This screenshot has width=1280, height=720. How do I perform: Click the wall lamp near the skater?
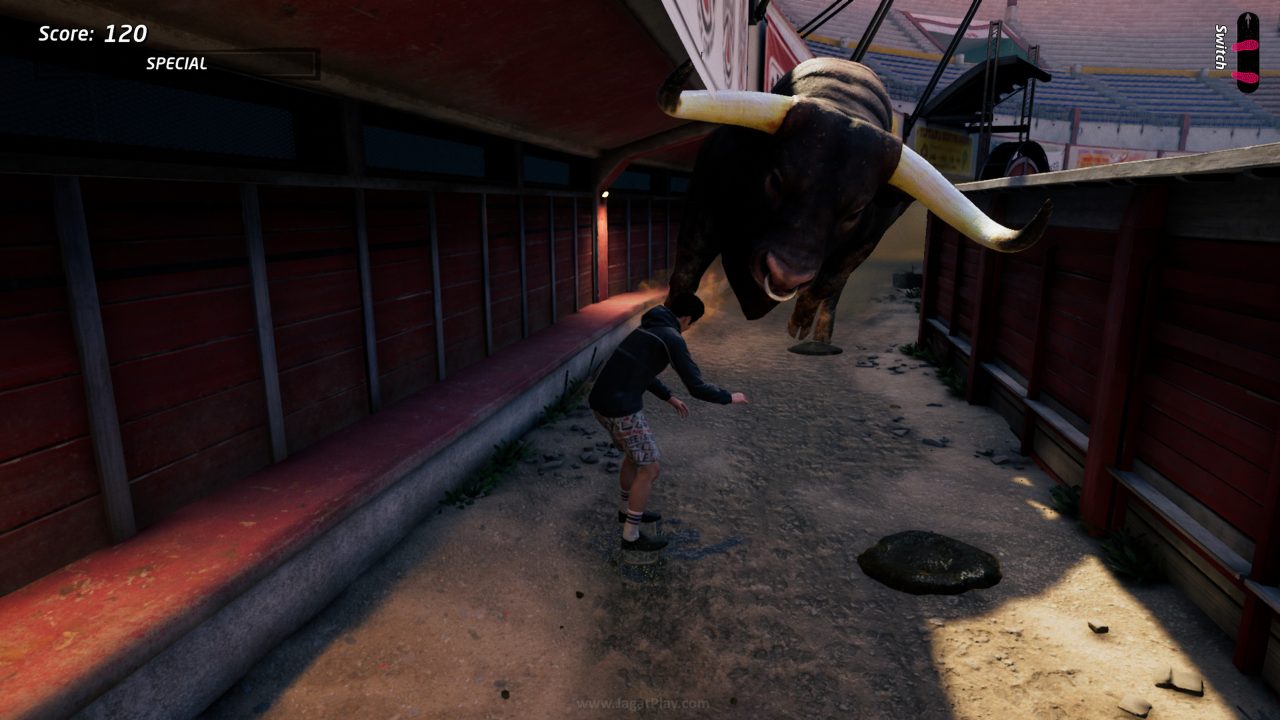pyautogui.click(x=603, y=193)
